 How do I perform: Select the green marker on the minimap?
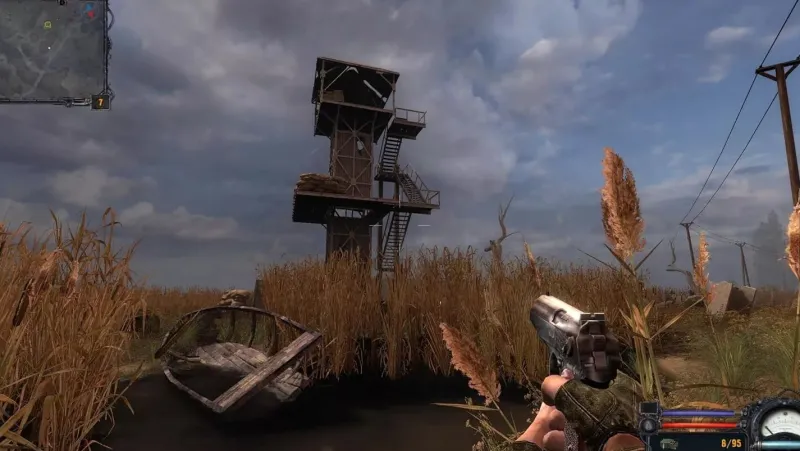click(x=47, y=24)
